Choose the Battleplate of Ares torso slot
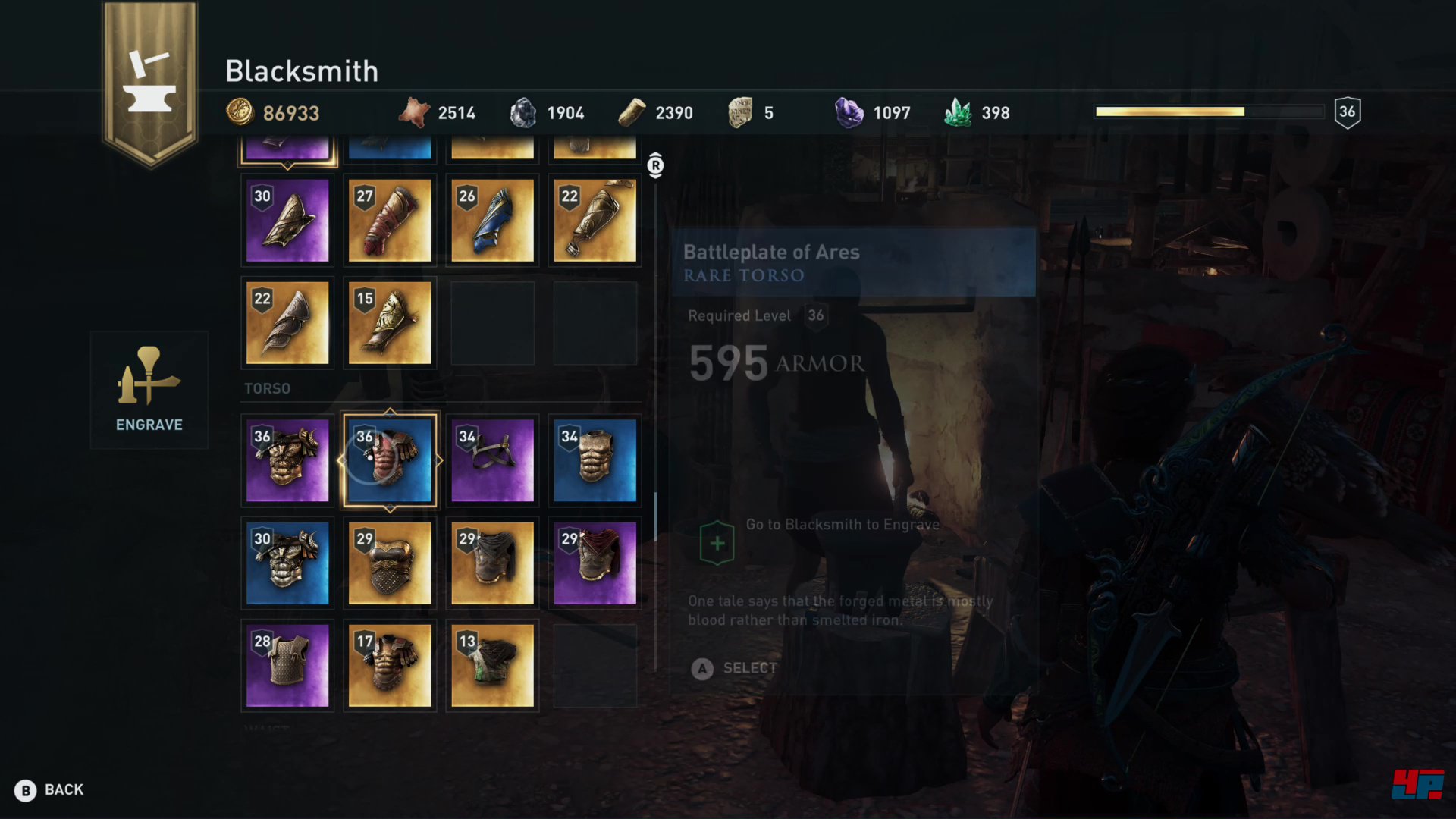 (x=390, y=461)
